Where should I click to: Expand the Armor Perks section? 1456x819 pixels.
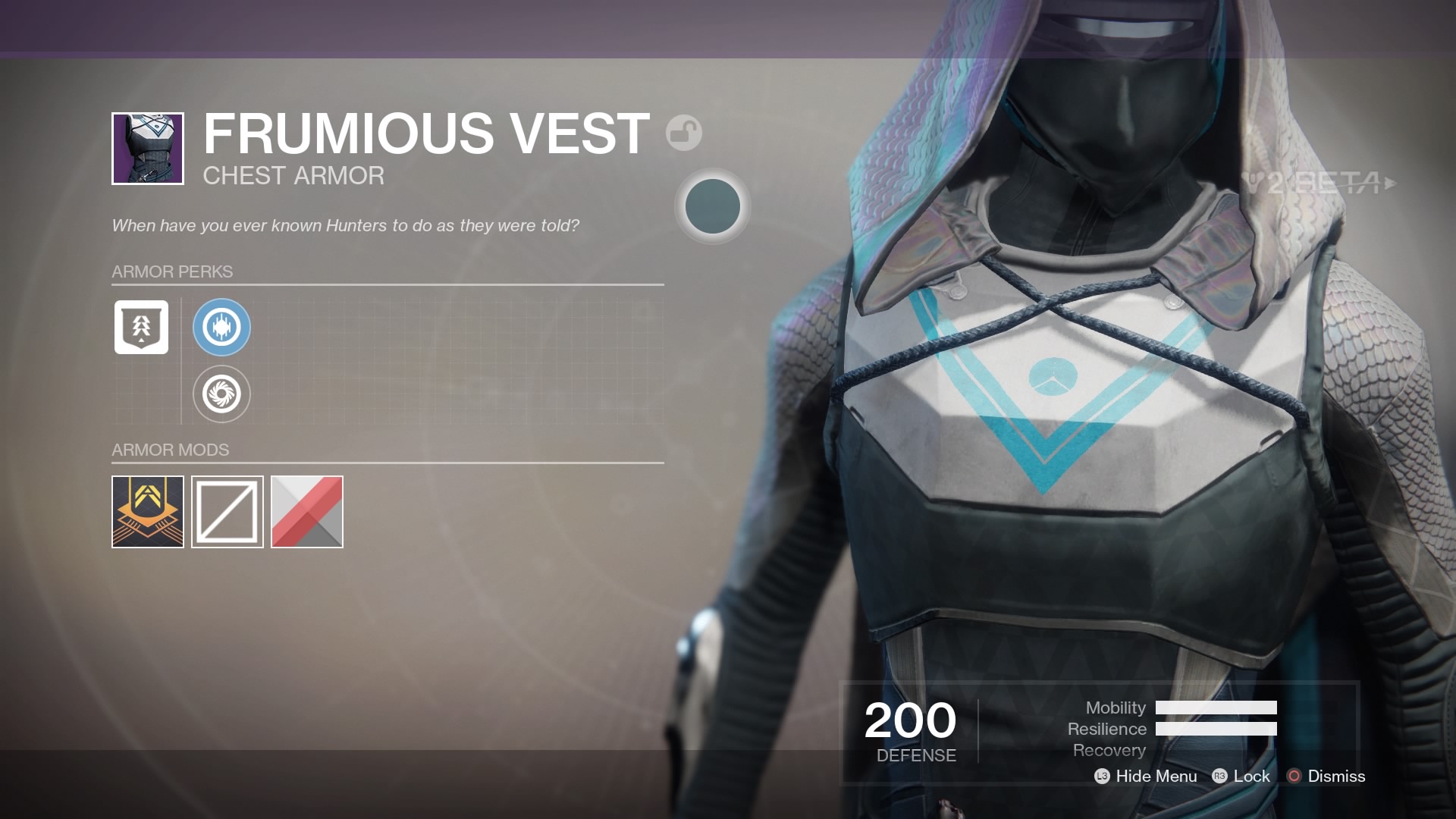172,271
